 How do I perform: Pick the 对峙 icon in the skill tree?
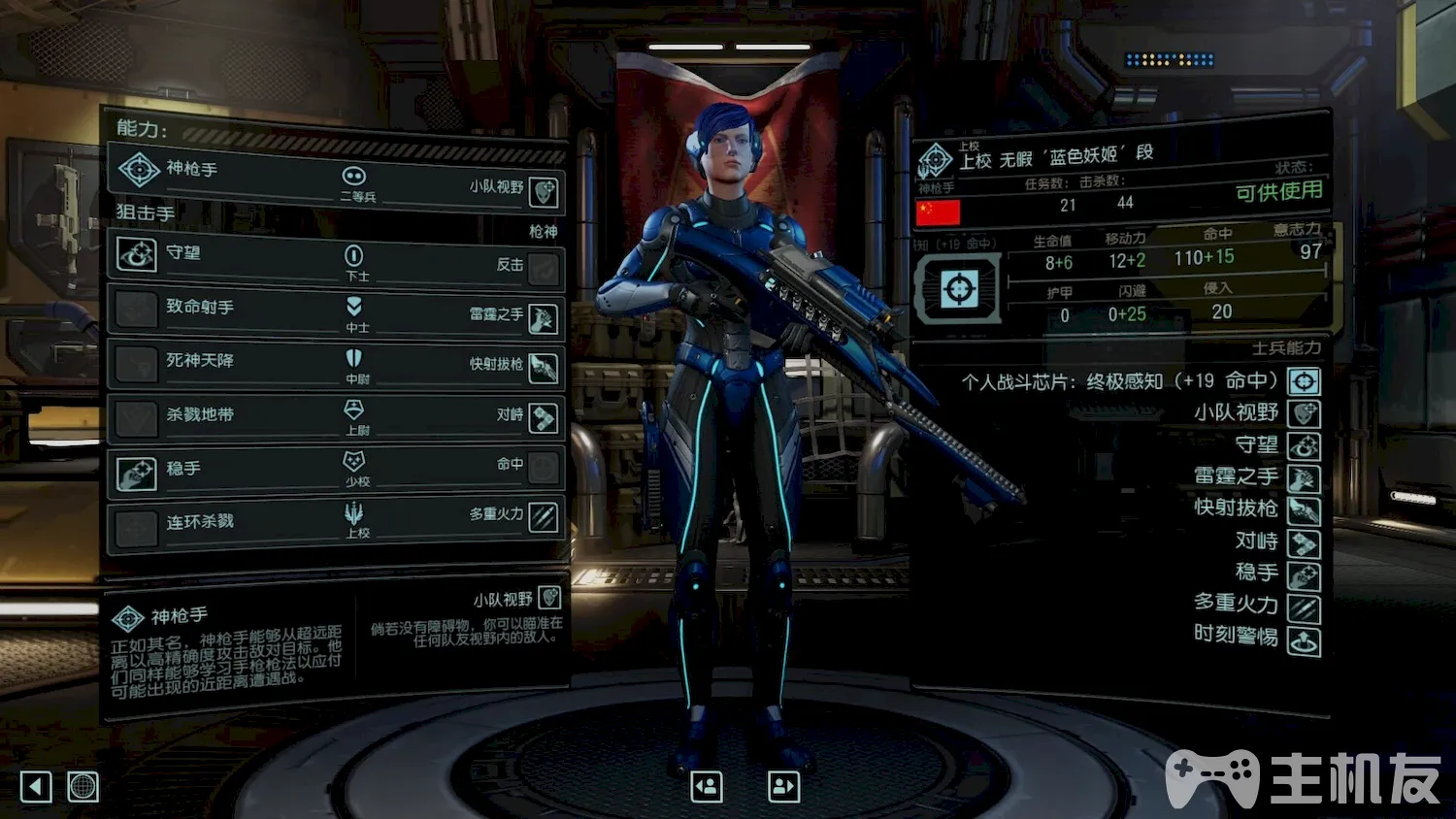click(544, 417)
